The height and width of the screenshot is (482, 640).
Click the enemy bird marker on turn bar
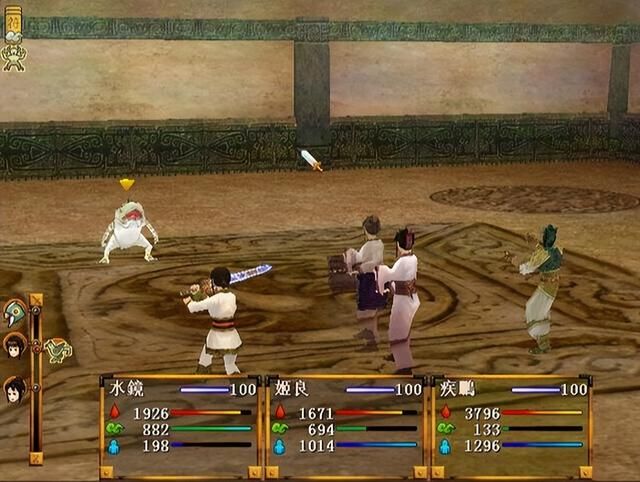[57, 350]
